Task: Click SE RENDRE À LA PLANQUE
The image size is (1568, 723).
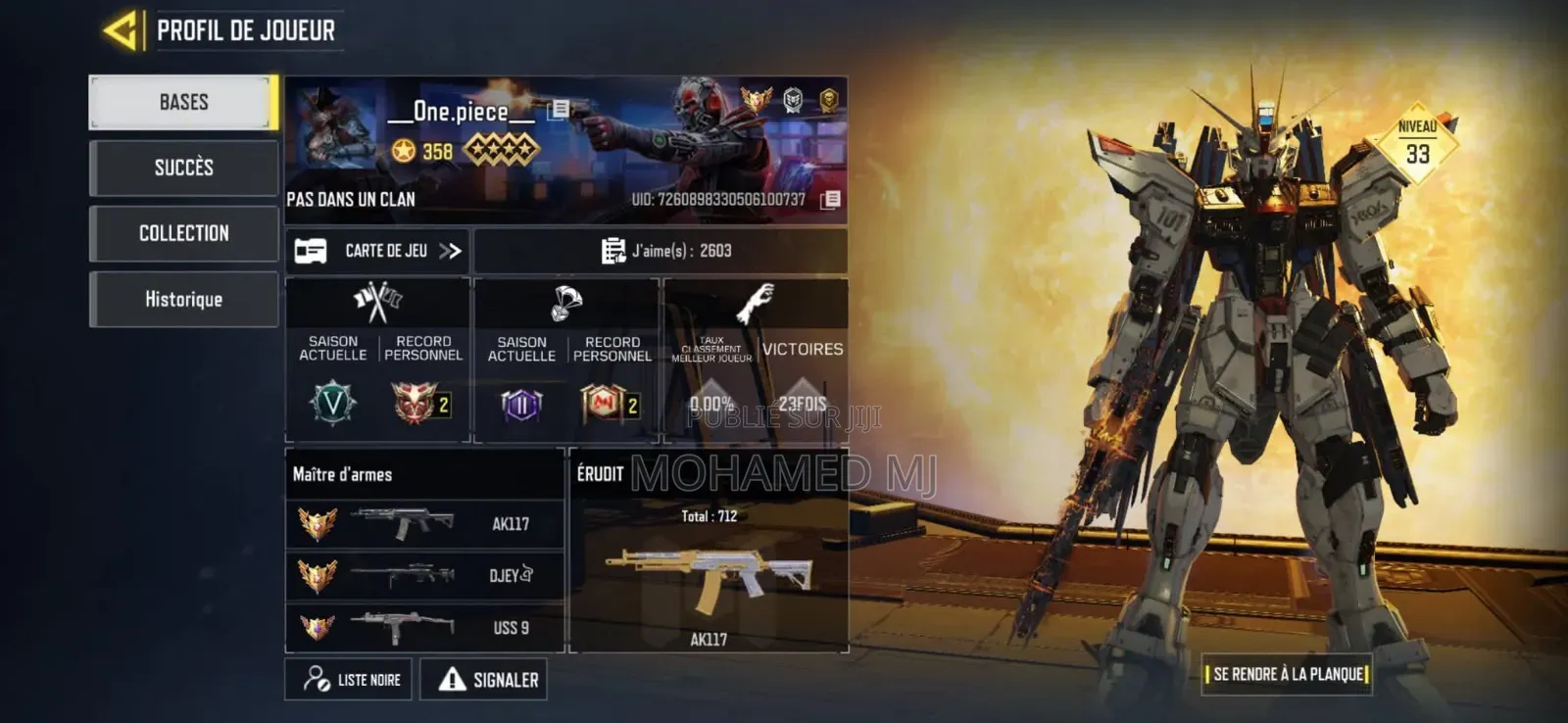Action: pos(1287,674)
